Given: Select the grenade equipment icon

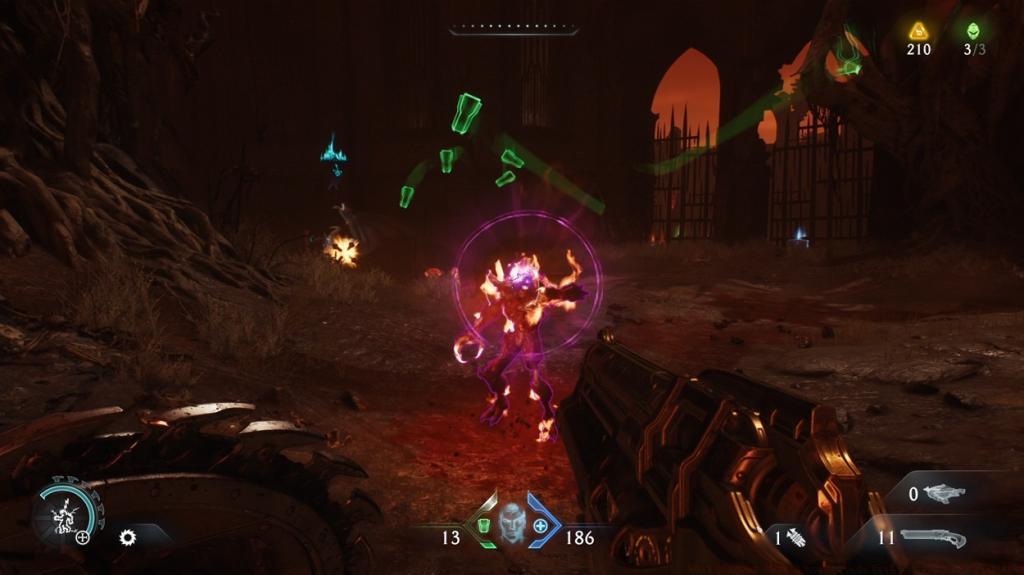Looking at the screenshot, I should point(798,537).
